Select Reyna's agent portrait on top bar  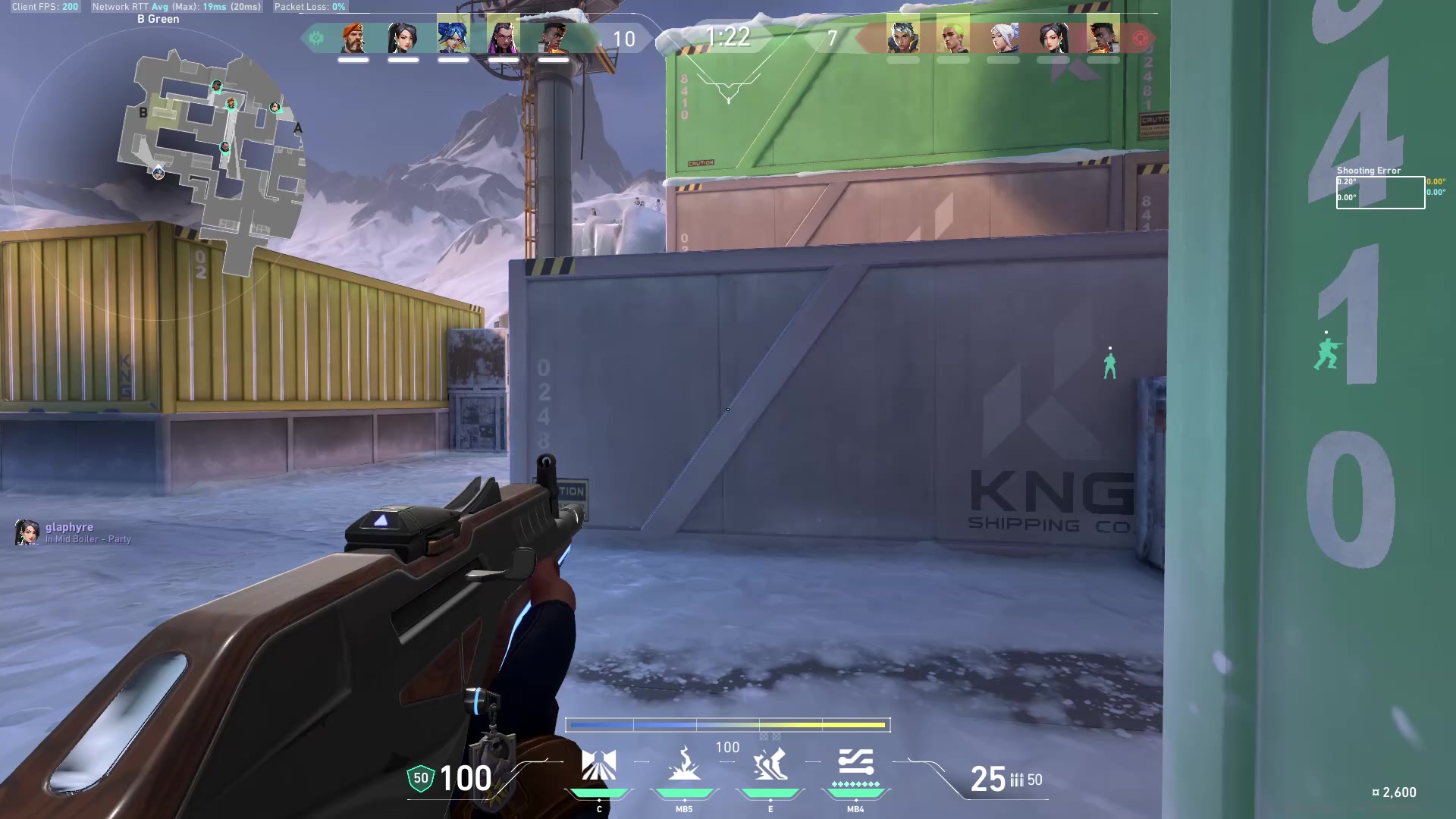pos(498,39)
